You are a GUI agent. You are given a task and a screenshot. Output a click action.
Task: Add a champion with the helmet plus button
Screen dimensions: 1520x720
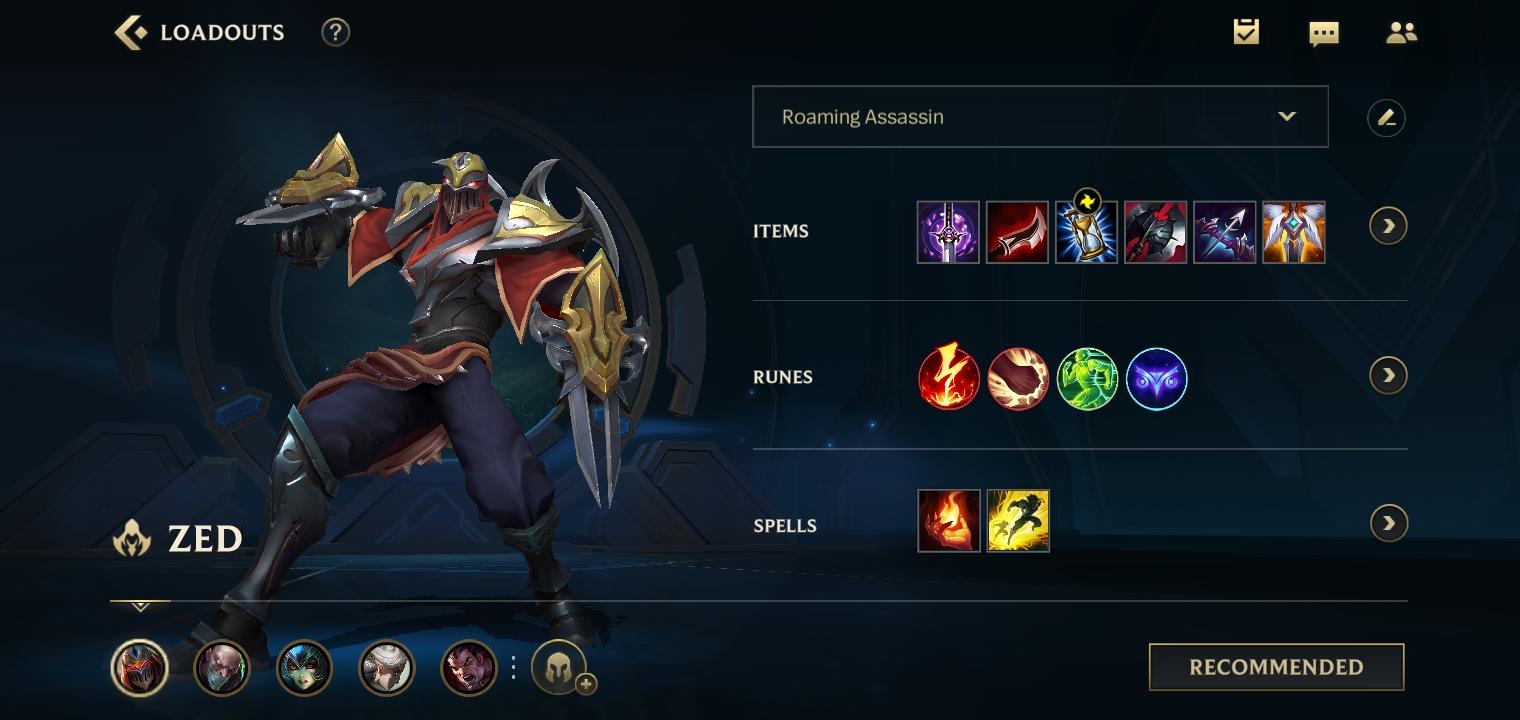(x=561, y=668)
